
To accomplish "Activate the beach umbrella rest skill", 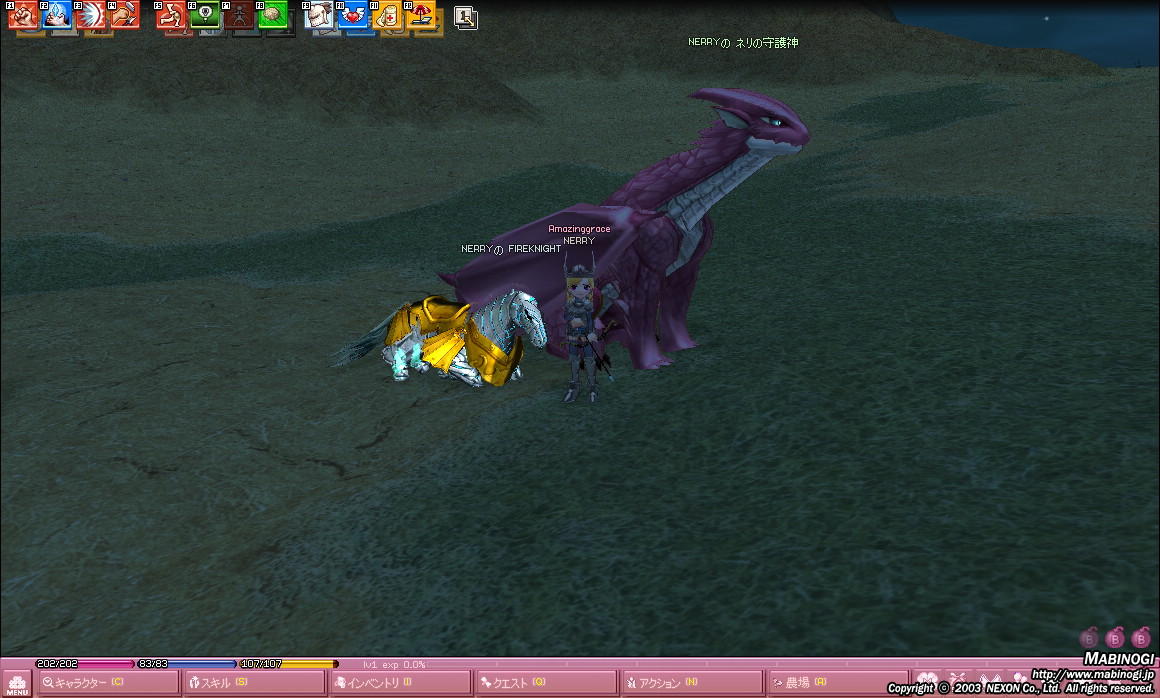I will pyautogui.click(x=421, y=14).
